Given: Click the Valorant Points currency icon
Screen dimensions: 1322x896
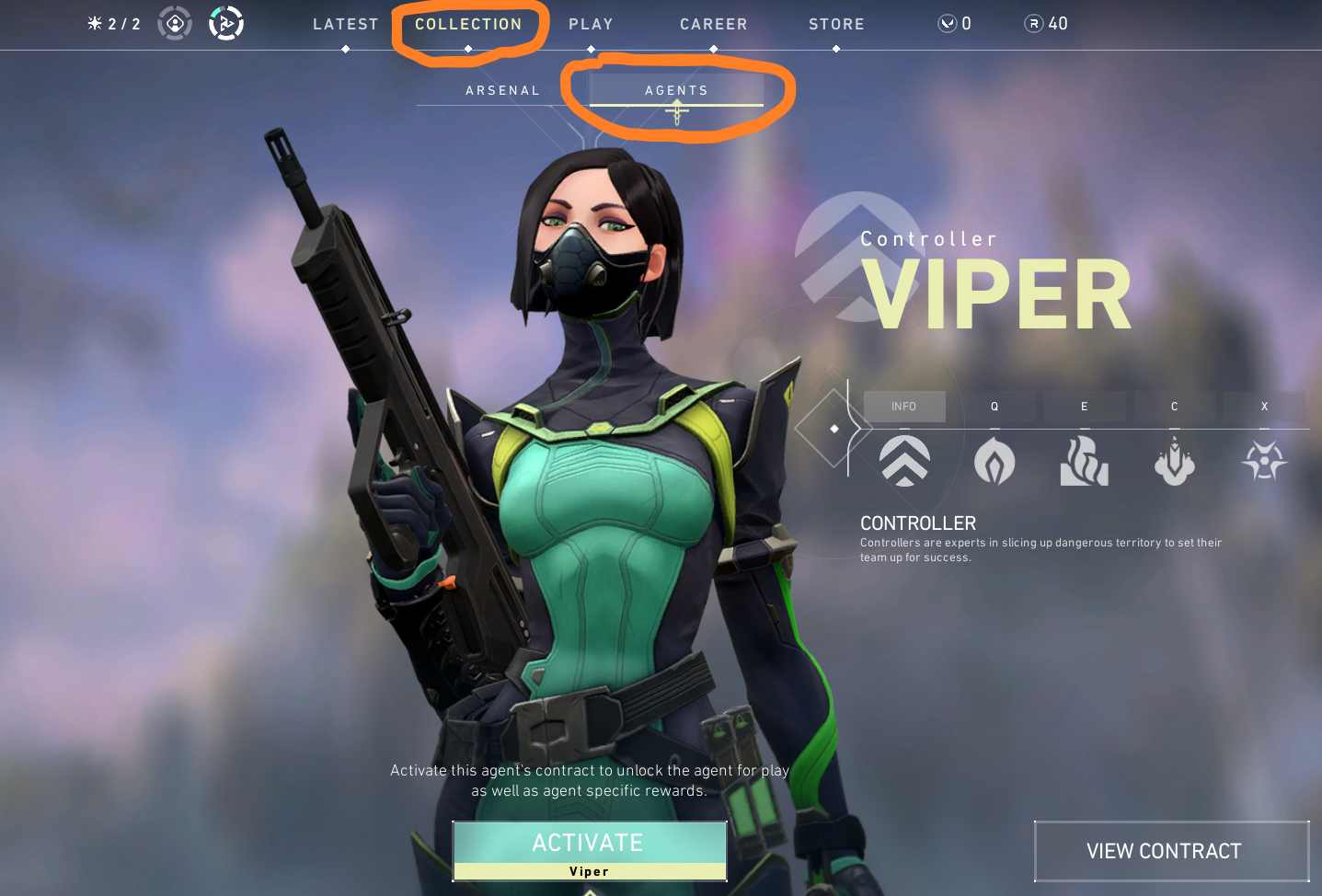Looking at the screenshot, I should tap(948, 23).
